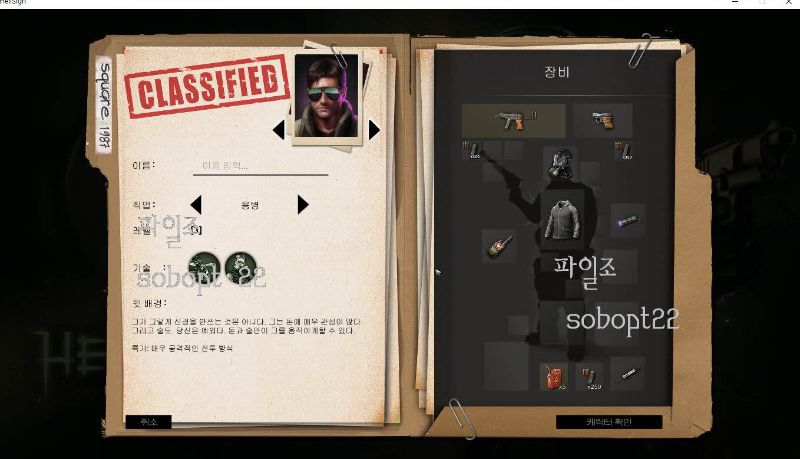Screen dimensions: 800x459
Task: Show the previous character portrait
Action: [x=279, y=129]
